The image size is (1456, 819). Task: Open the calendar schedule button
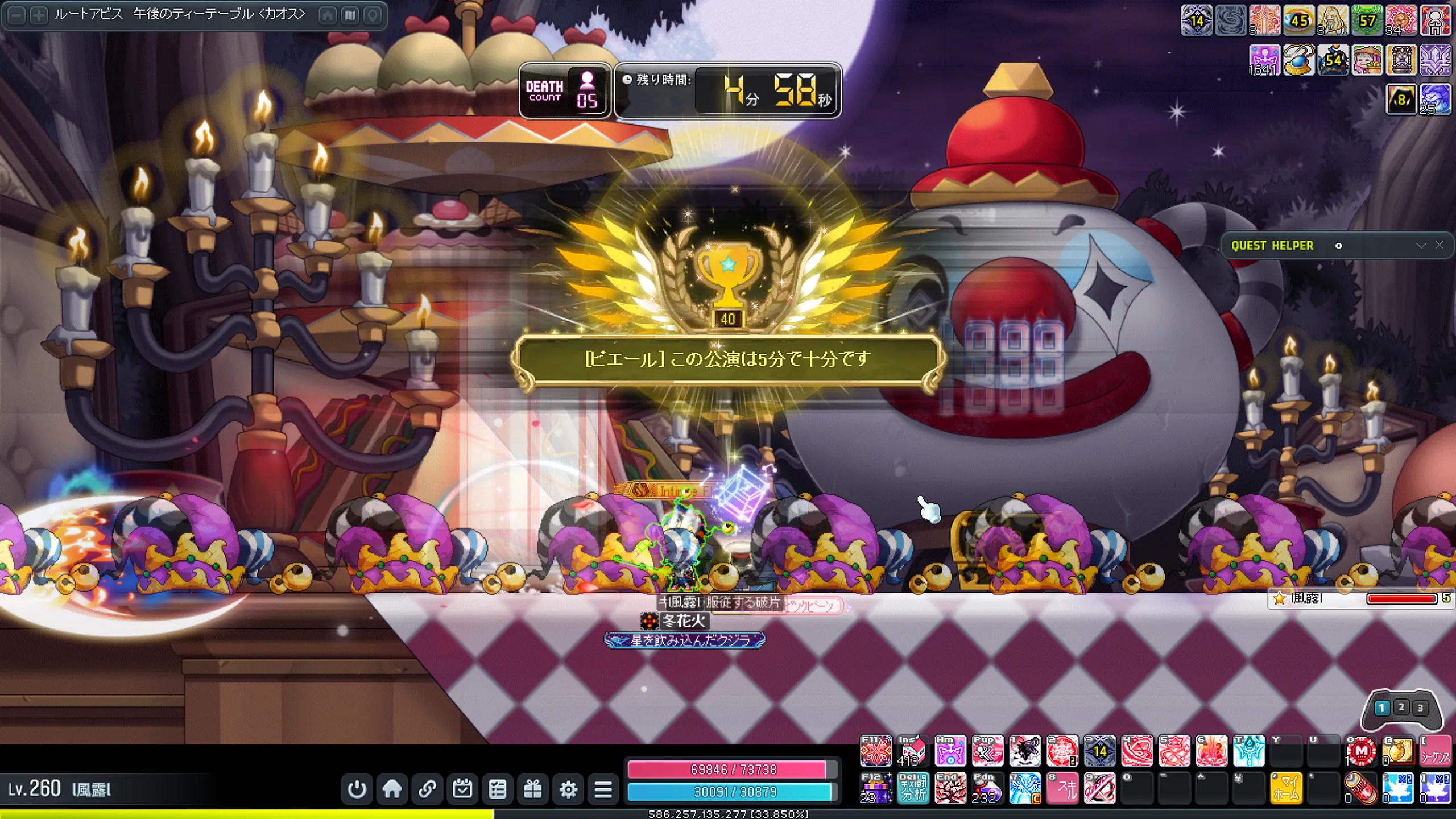coord(462,789)
